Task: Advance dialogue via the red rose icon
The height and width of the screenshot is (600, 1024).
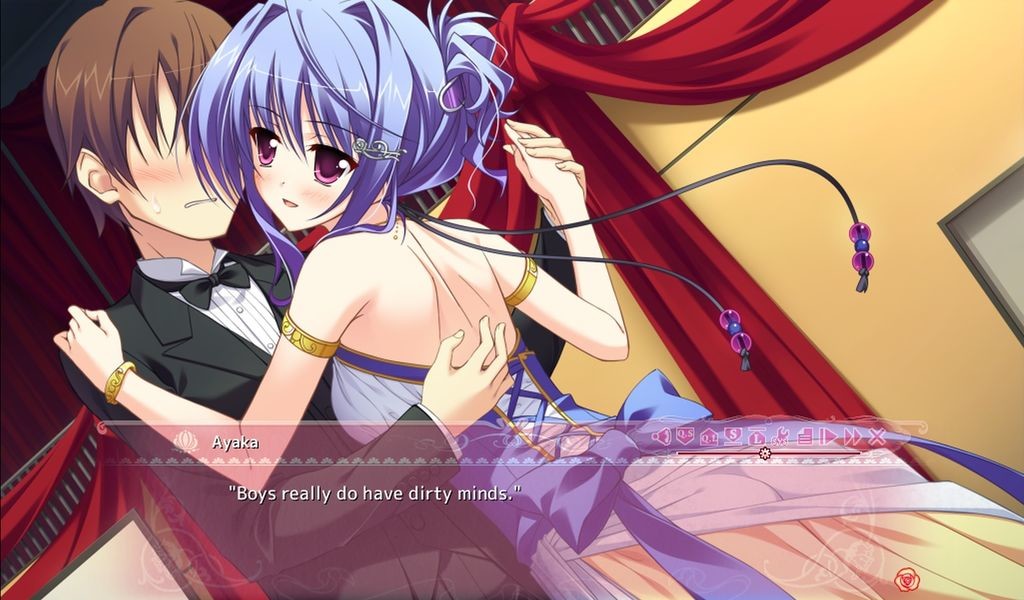Action: [x=907, y=578]
